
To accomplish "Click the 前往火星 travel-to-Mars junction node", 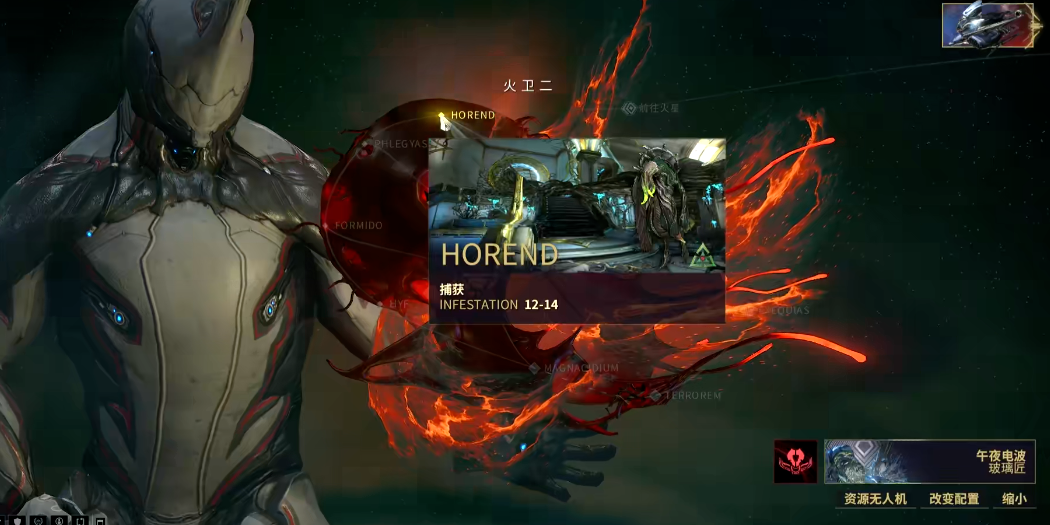I will 630,108.
